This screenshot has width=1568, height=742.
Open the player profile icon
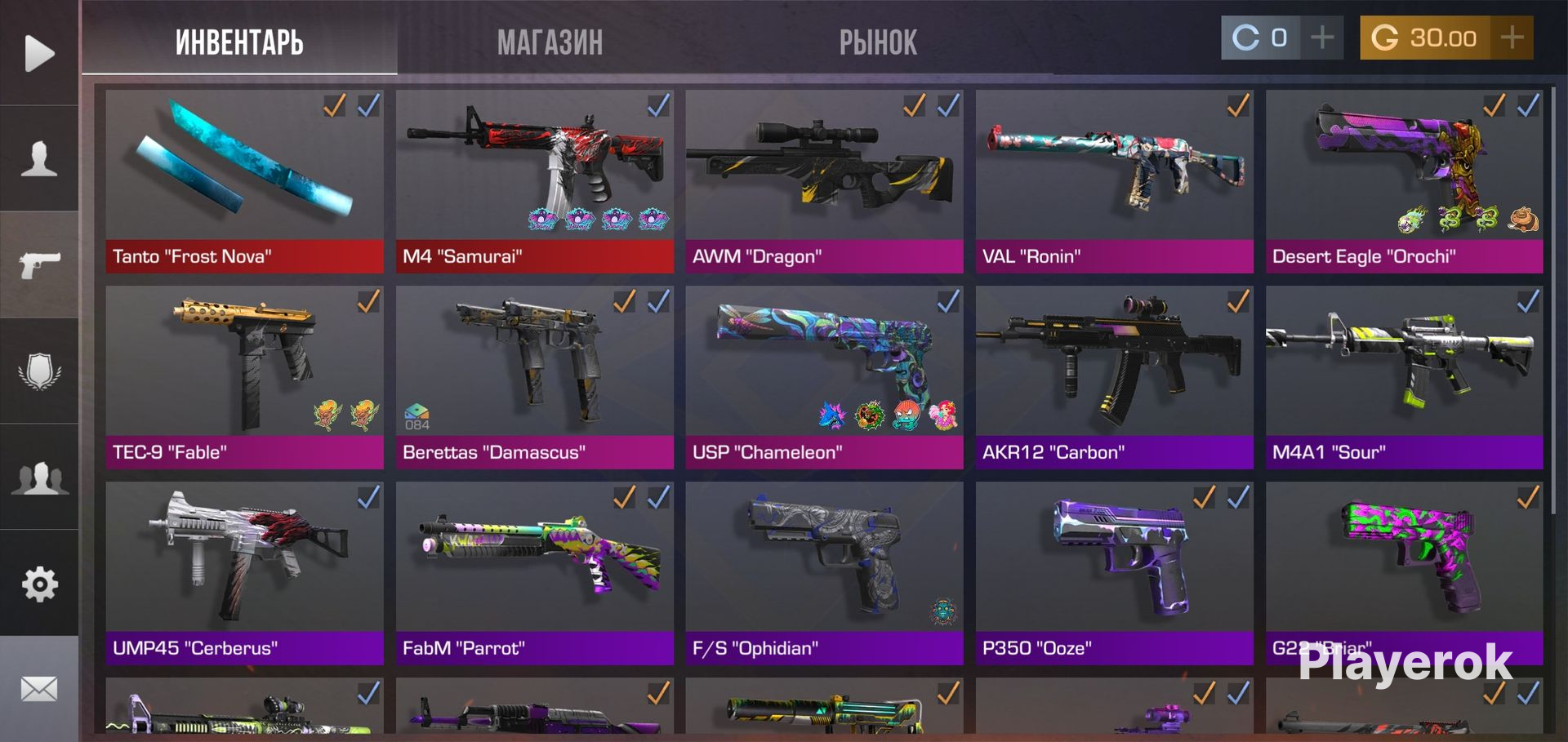coord(39,158)
